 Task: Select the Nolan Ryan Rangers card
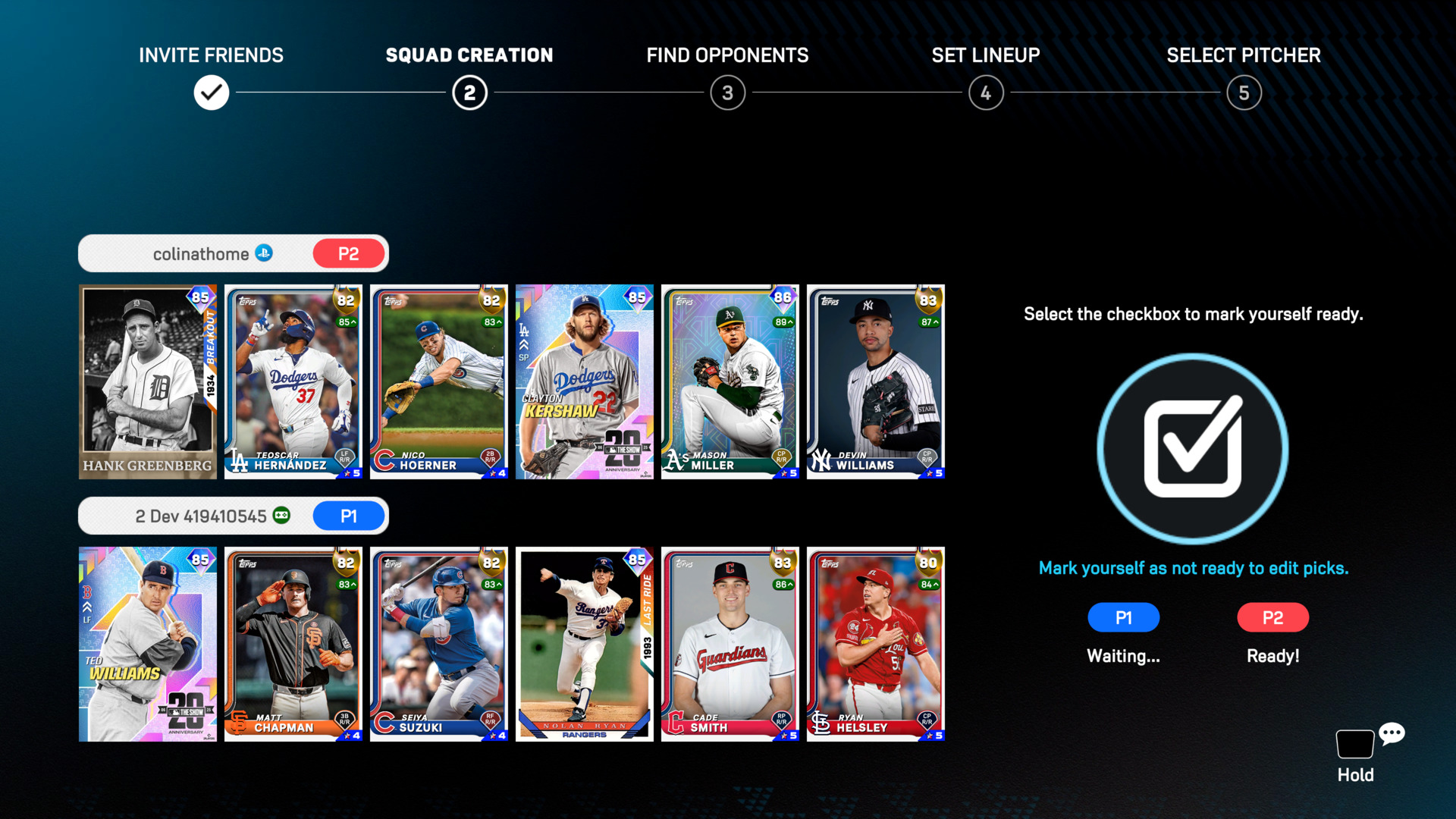(585, 644)
